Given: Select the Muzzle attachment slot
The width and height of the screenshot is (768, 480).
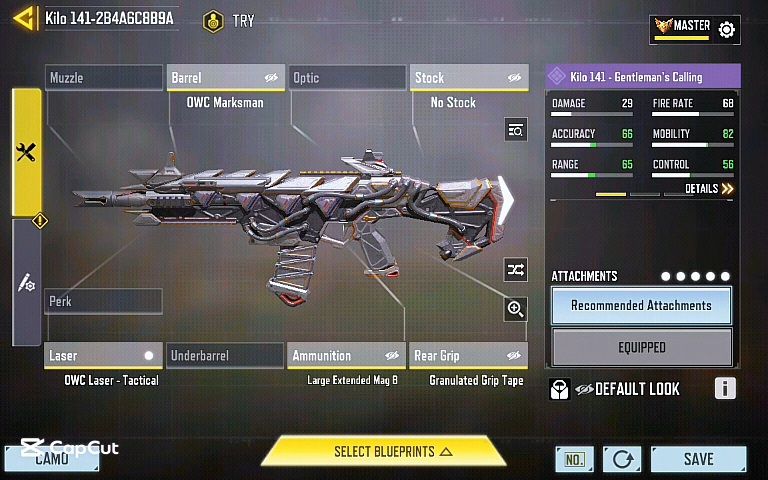Looking at the screenshot, I should (x=103, y=78).
